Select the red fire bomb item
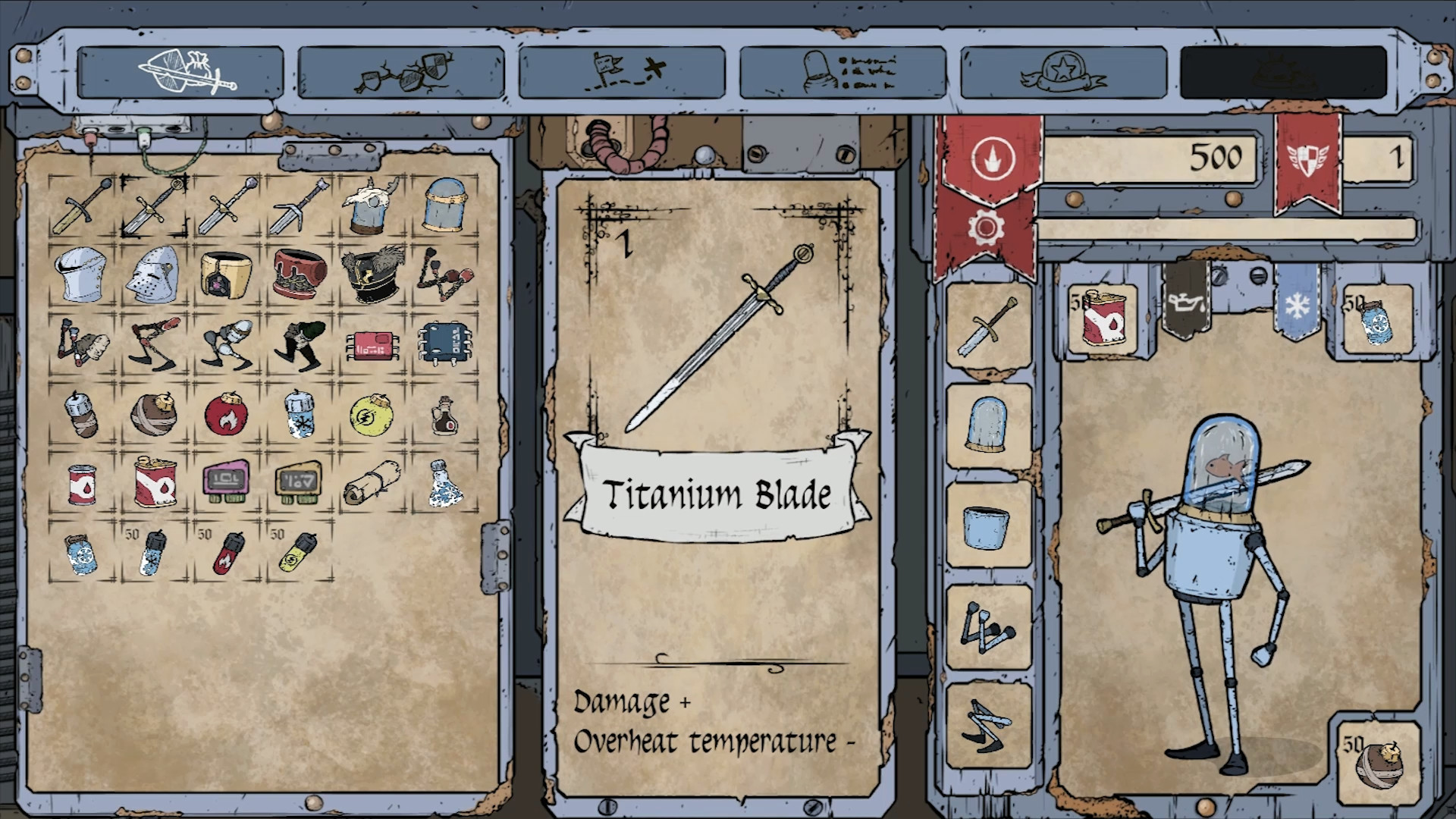The height and width of the screenshot is (819, 1456). (x=227, y=415)
